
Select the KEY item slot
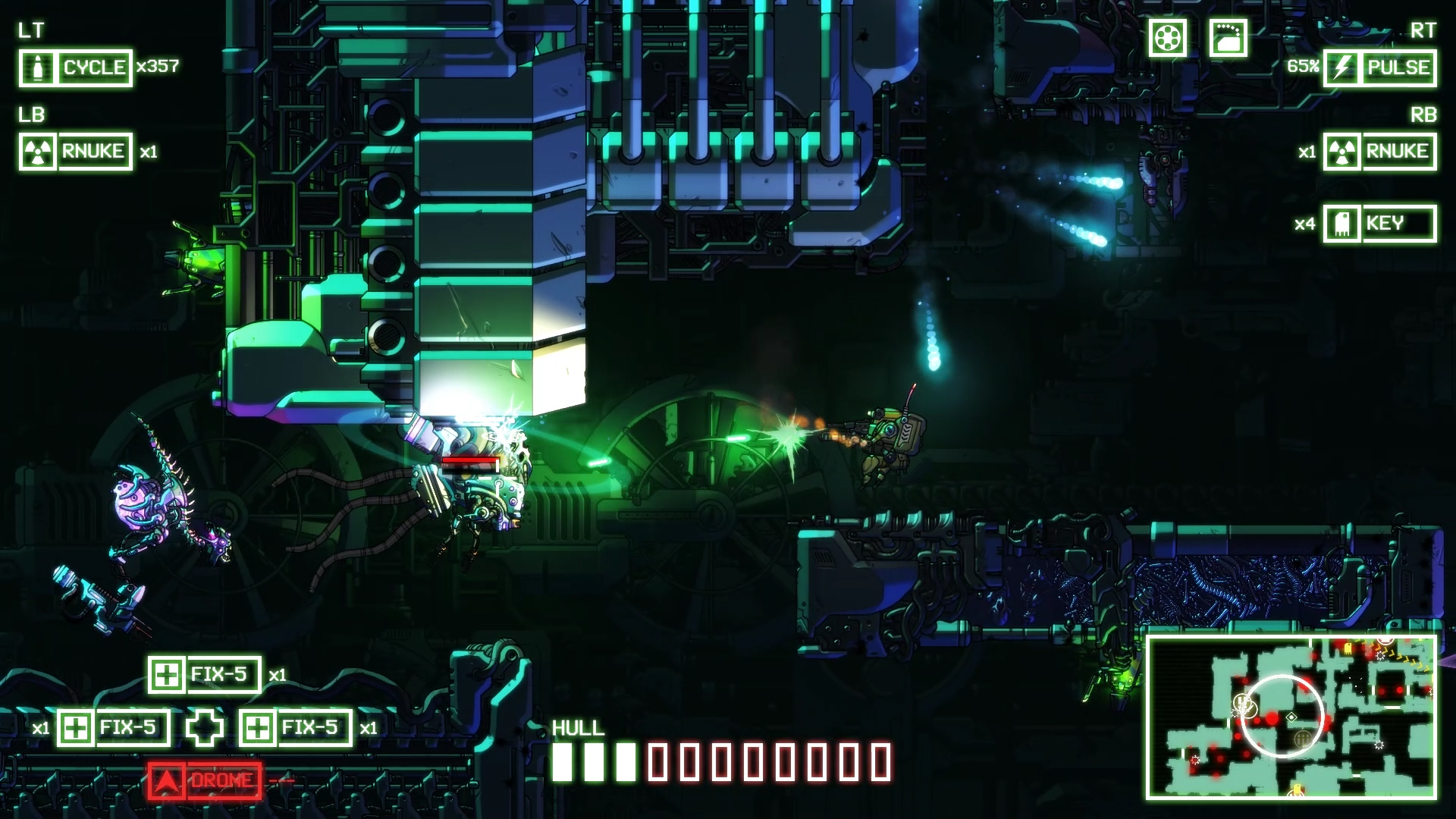point(1379,224)
